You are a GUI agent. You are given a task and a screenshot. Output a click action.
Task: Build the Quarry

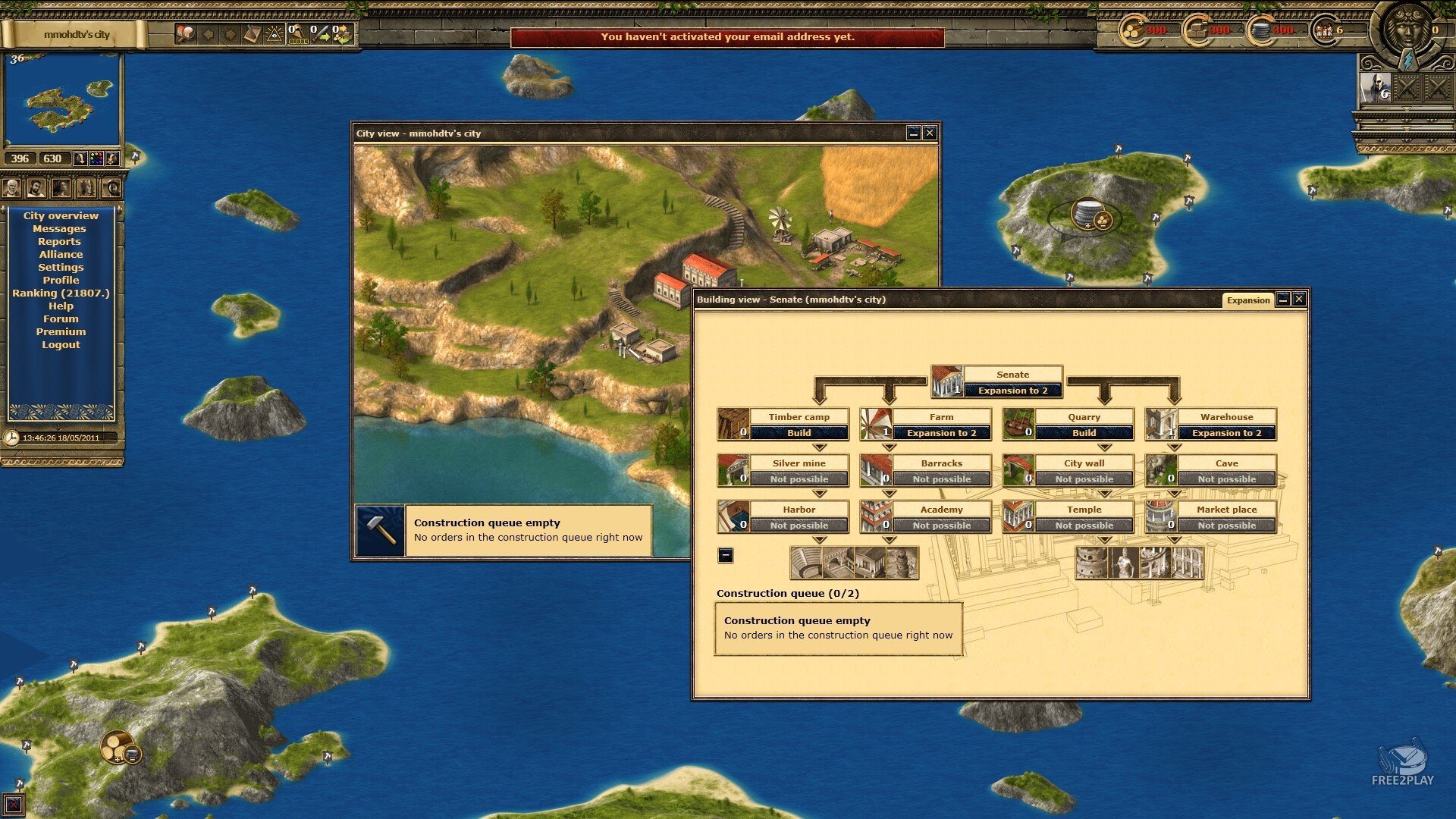pyautogui.click(x=1084, y=433)
